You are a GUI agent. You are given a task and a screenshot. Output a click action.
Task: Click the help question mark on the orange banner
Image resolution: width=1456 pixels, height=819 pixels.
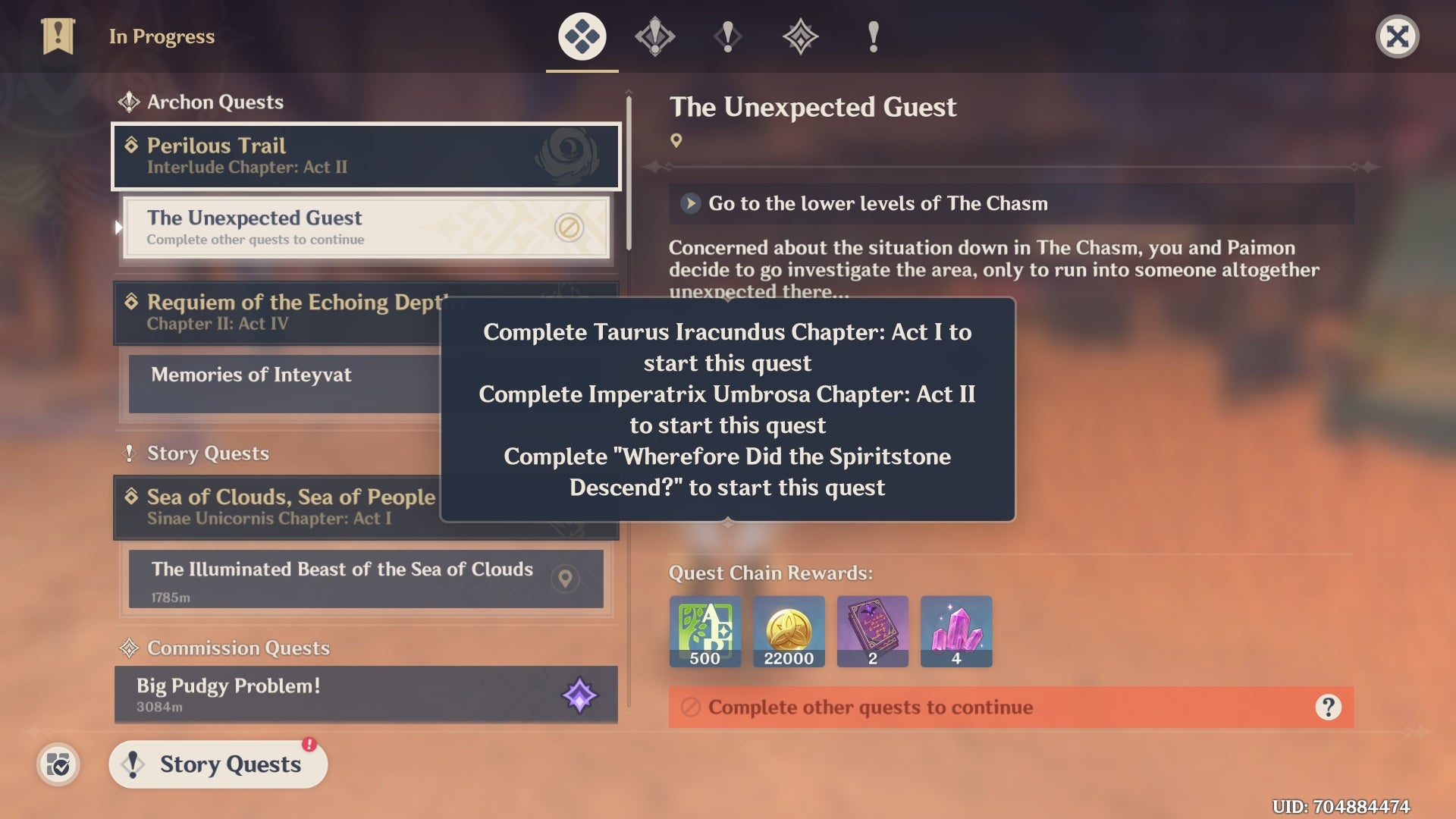[x=1326, y=708]
